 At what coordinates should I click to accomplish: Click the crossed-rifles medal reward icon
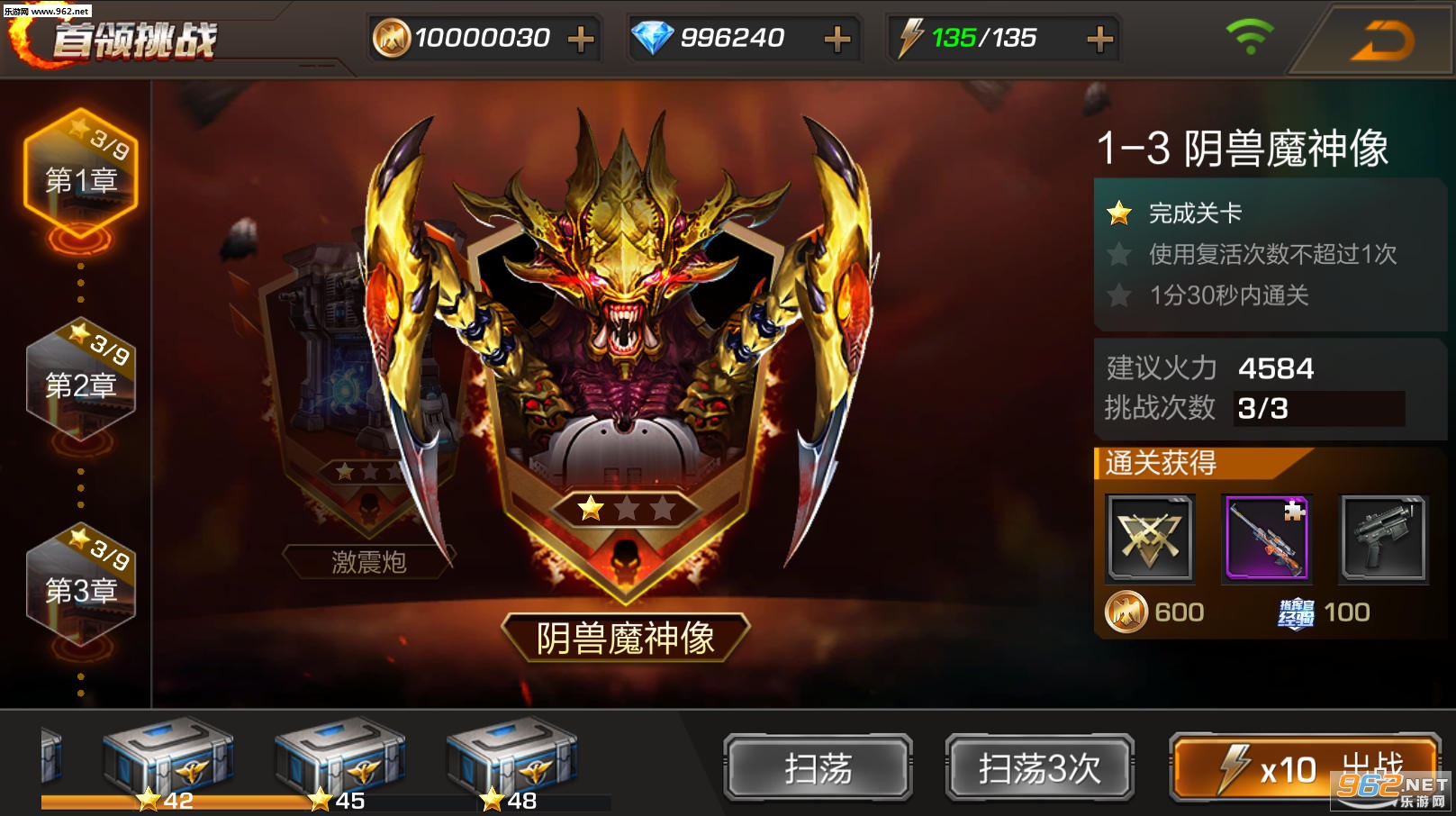coord(1152,538)
